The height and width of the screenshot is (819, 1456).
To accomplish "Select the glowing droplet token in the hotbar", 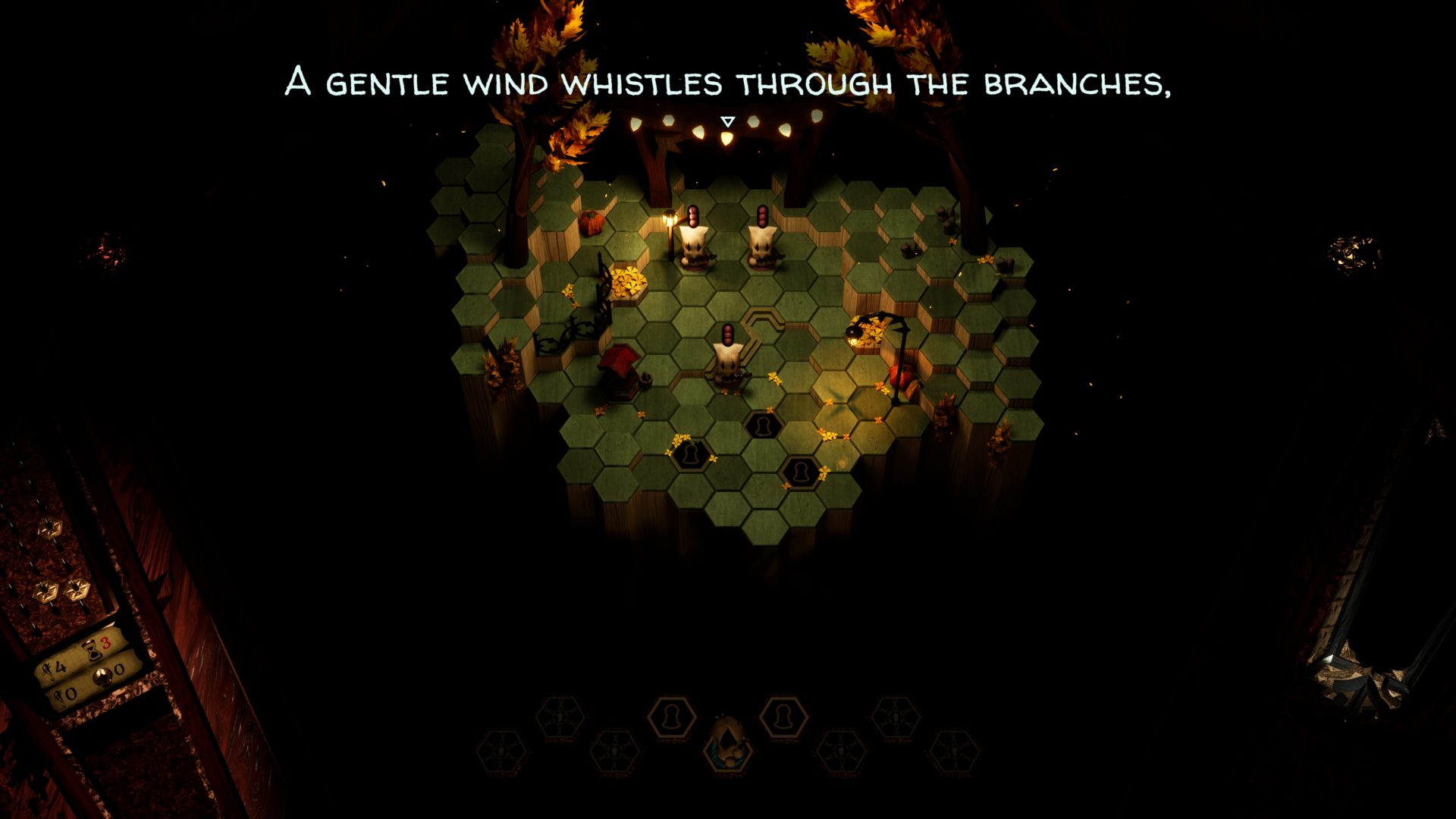I will 728,742.
